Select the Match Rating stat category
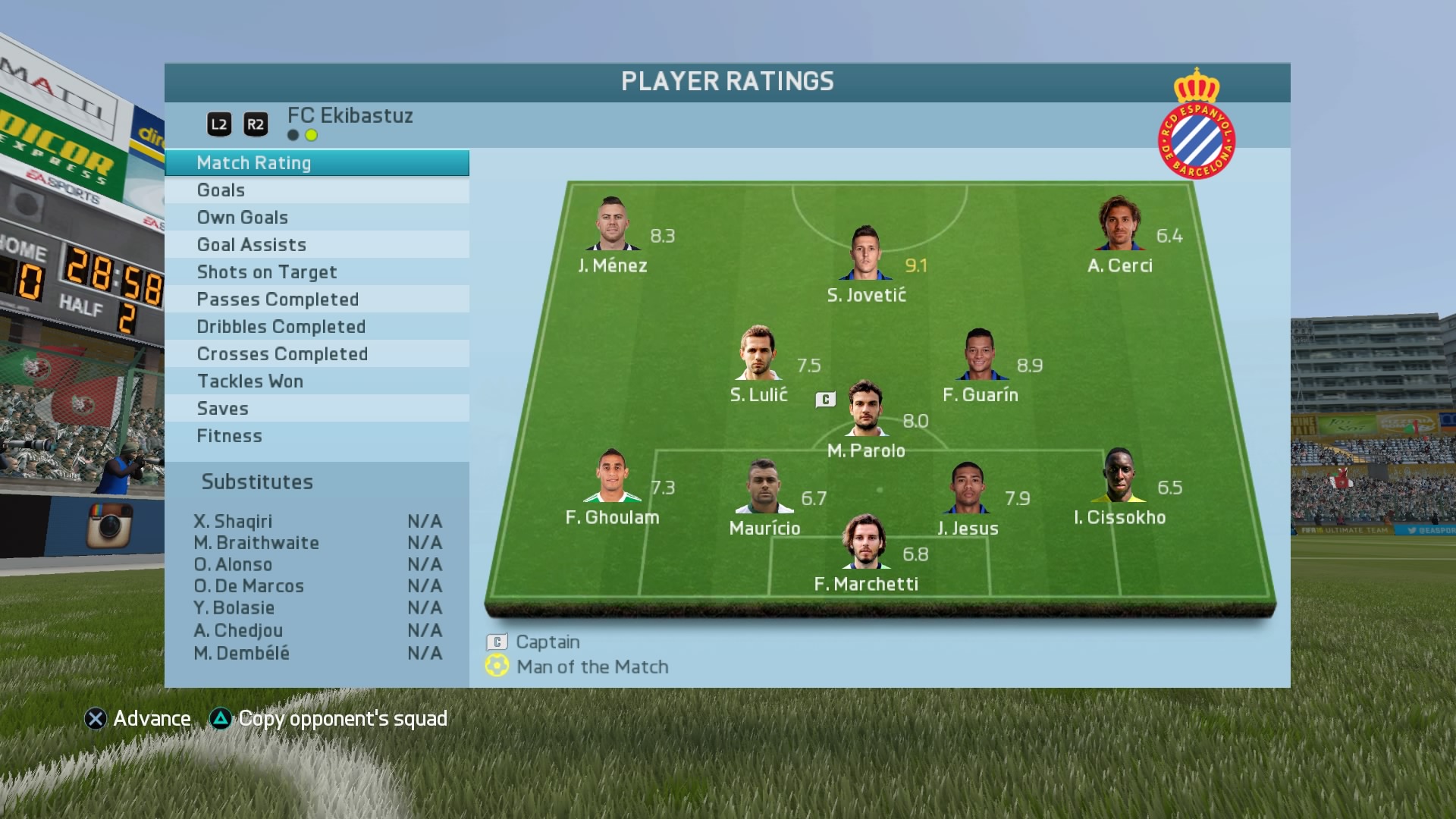Image resolution: width=1456 pixels, height=819 pixels. (x=316, y=163)
